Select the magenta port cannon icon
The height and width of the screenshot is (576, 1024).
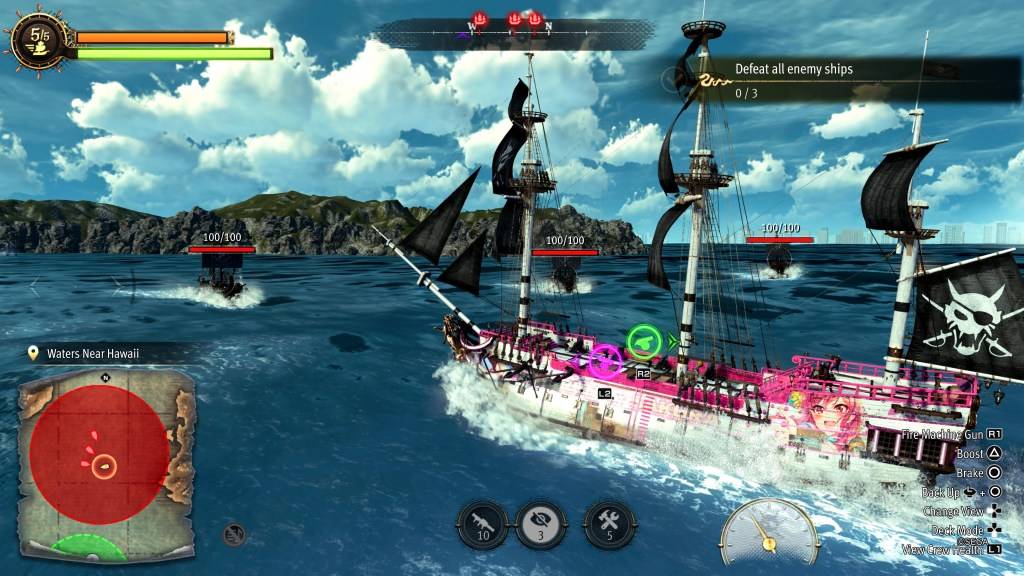pyautogui.click(x=604, y=360)
